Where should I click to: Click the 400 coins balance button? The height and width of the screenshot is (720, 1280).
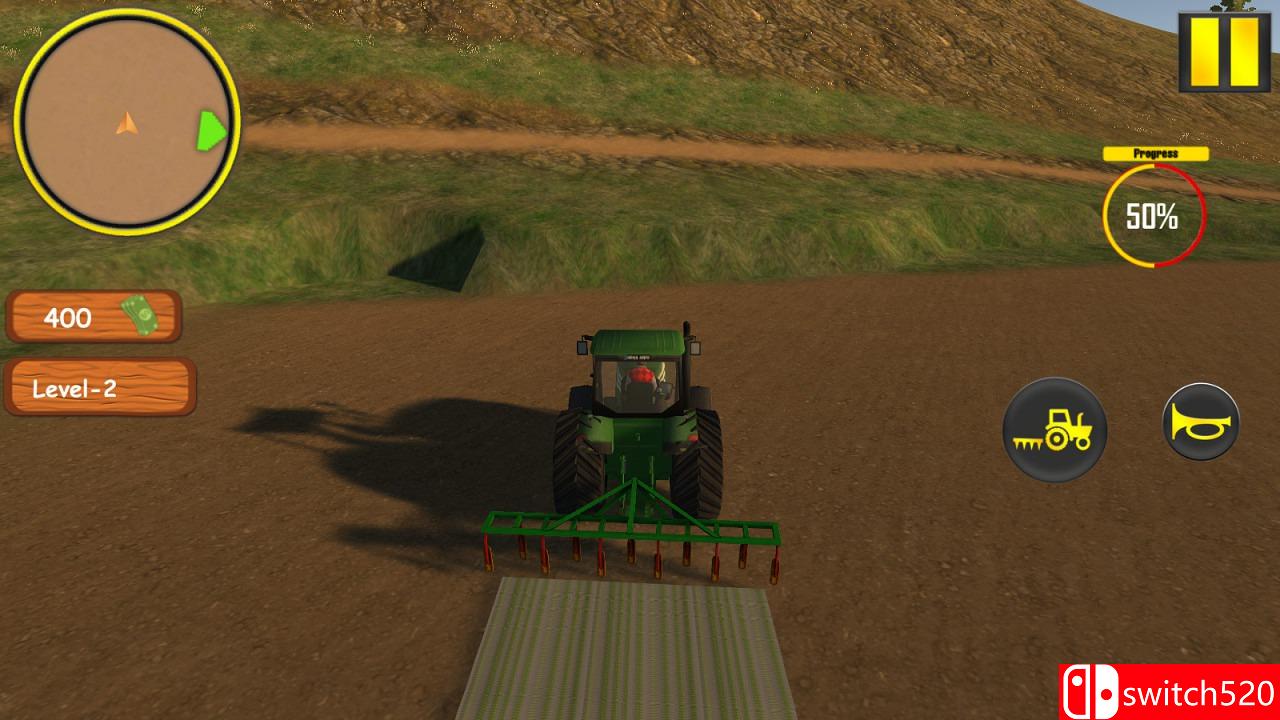click(93, 317)
